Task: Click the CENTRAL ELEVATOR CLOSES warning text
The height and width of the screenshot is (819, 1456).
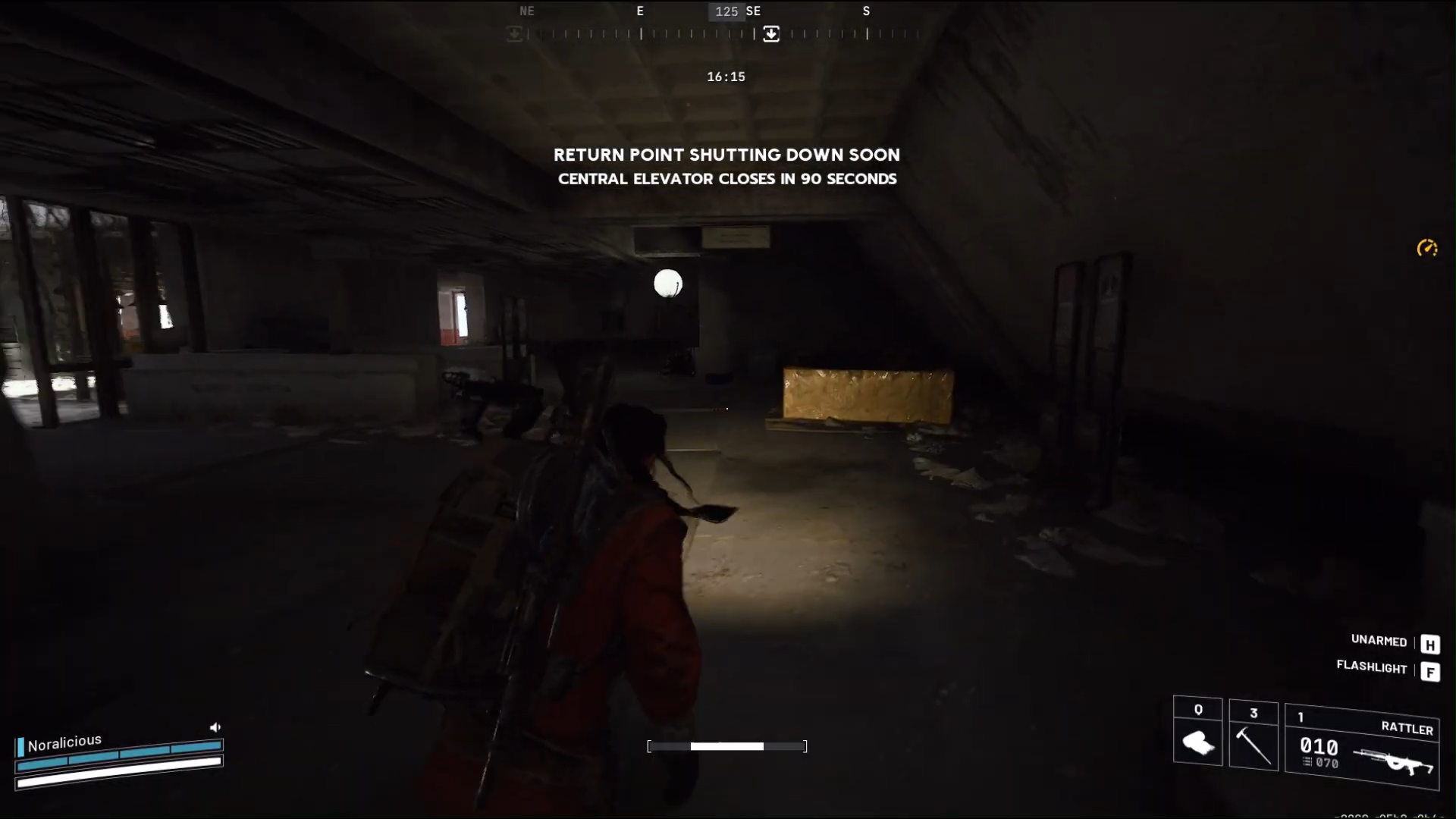Action: 727,179
